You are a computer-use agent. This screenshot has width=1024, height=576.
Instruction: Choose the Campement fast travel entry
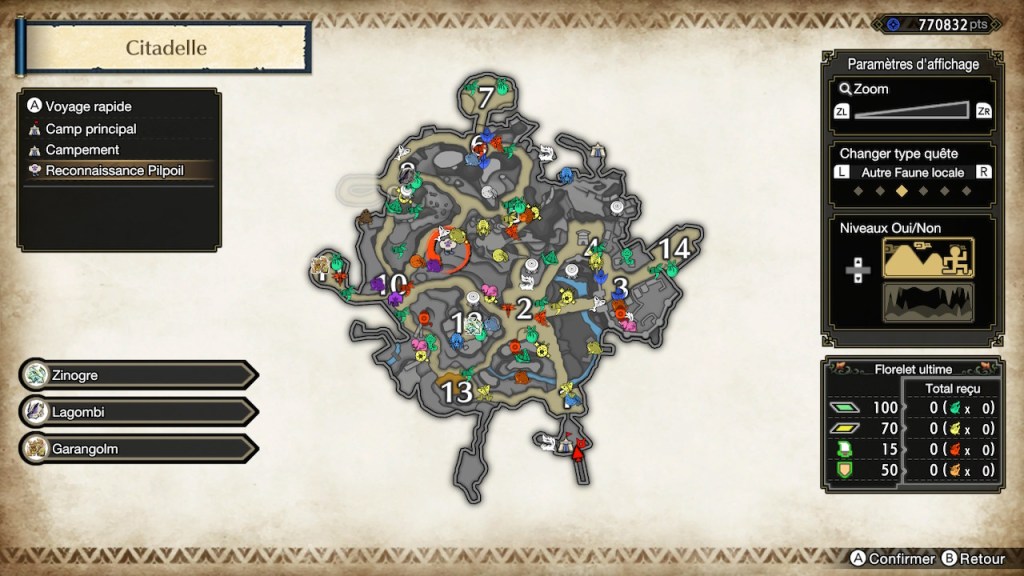82,150
